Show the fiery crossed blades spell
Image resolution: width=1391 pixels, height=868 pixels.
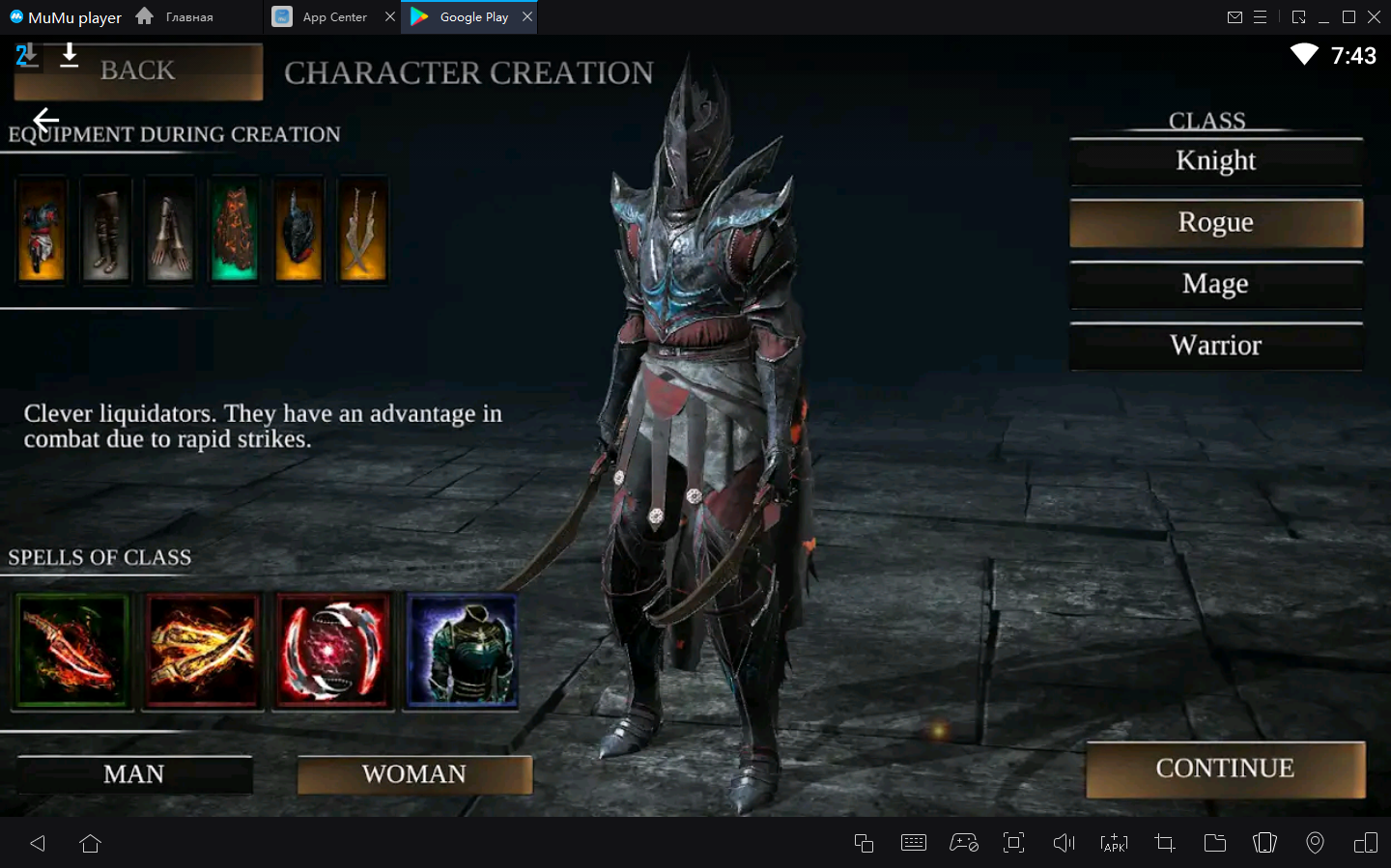(x=203, y=652)
